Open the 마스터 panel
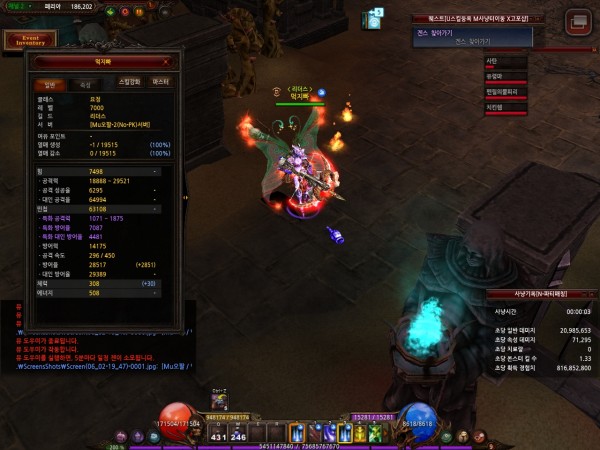 pyautogui.click(x=160, y=82)
